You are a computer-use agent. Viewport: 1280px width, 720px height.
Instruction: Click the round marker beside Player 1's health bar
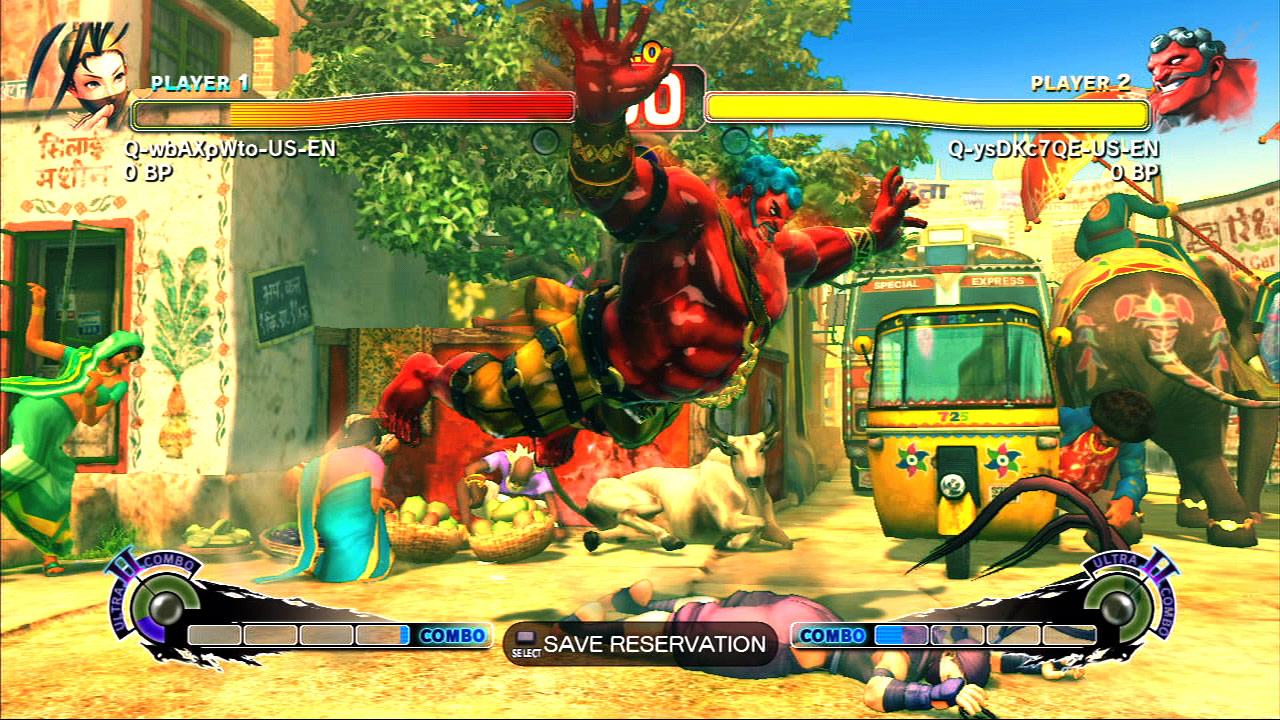pos(545,140)
